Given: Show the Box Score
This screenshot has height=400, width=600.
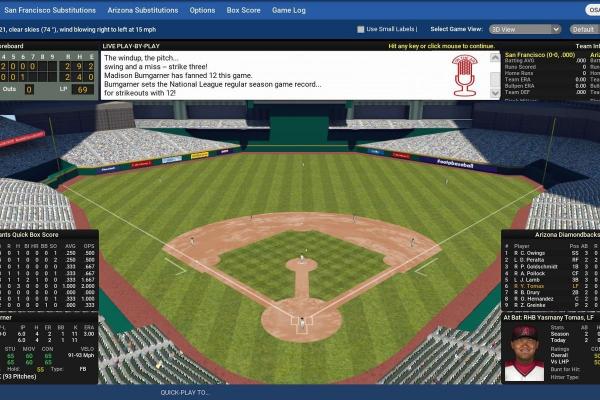Looking at the screenshot, I should (243, 10).
